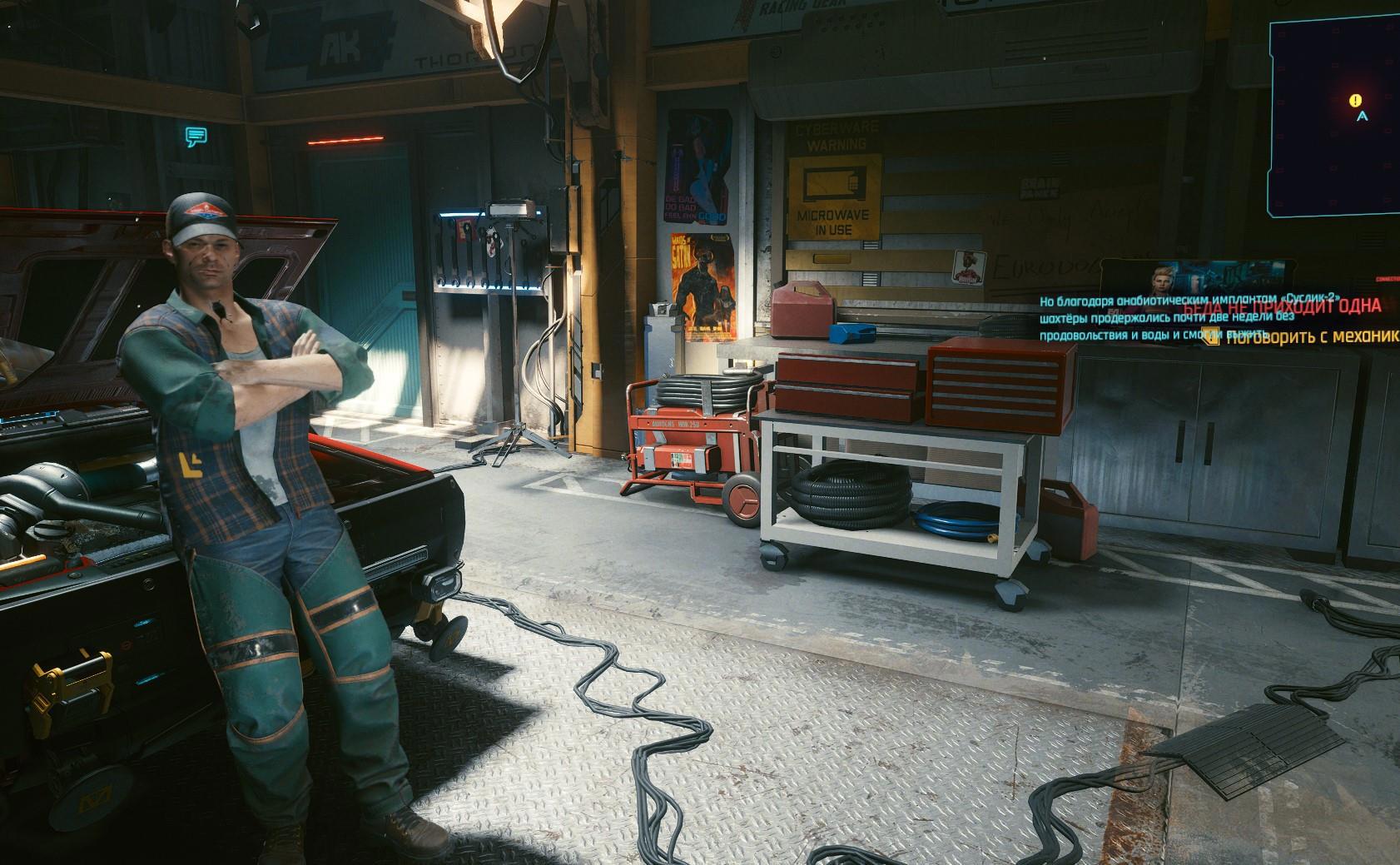This screenshot has height=865, width=1400.
Task: Select the yellow quest marker on minimap
Action: click(x=1357, y=101)
